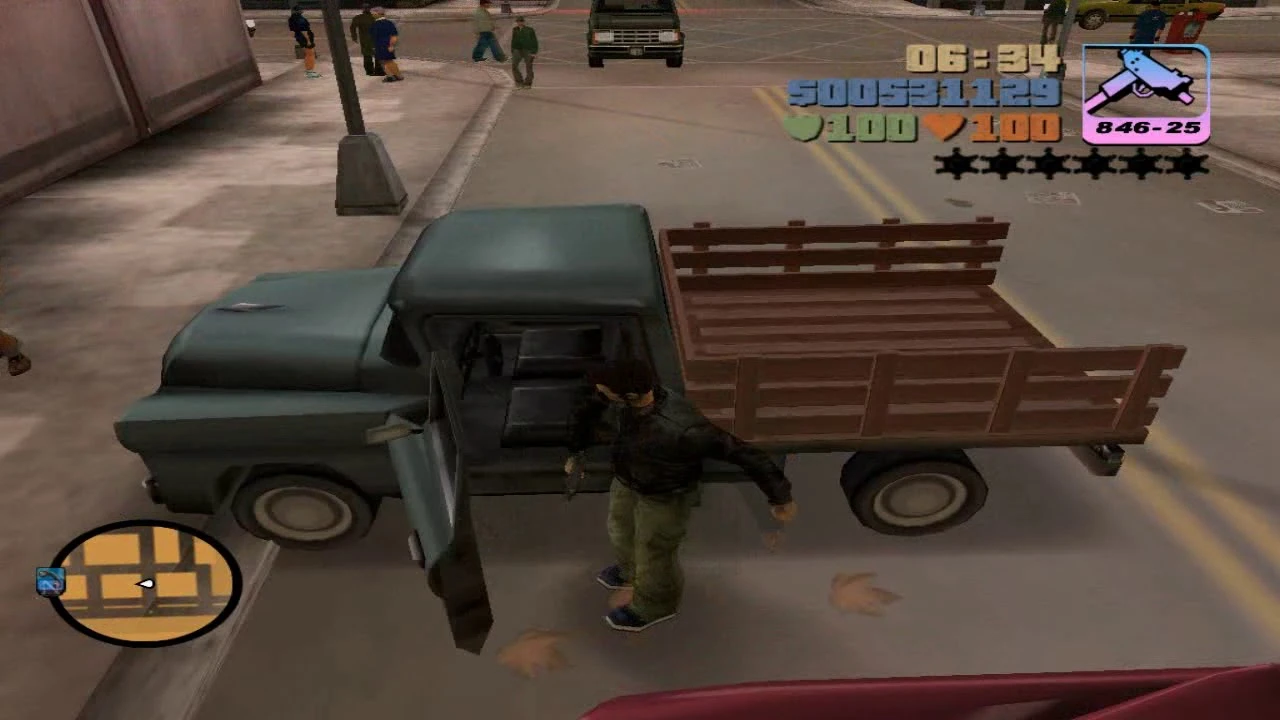Click the truck's front wheel
Image resolution: width=1280 pixels, height=720 pixels.
[300, 510]
